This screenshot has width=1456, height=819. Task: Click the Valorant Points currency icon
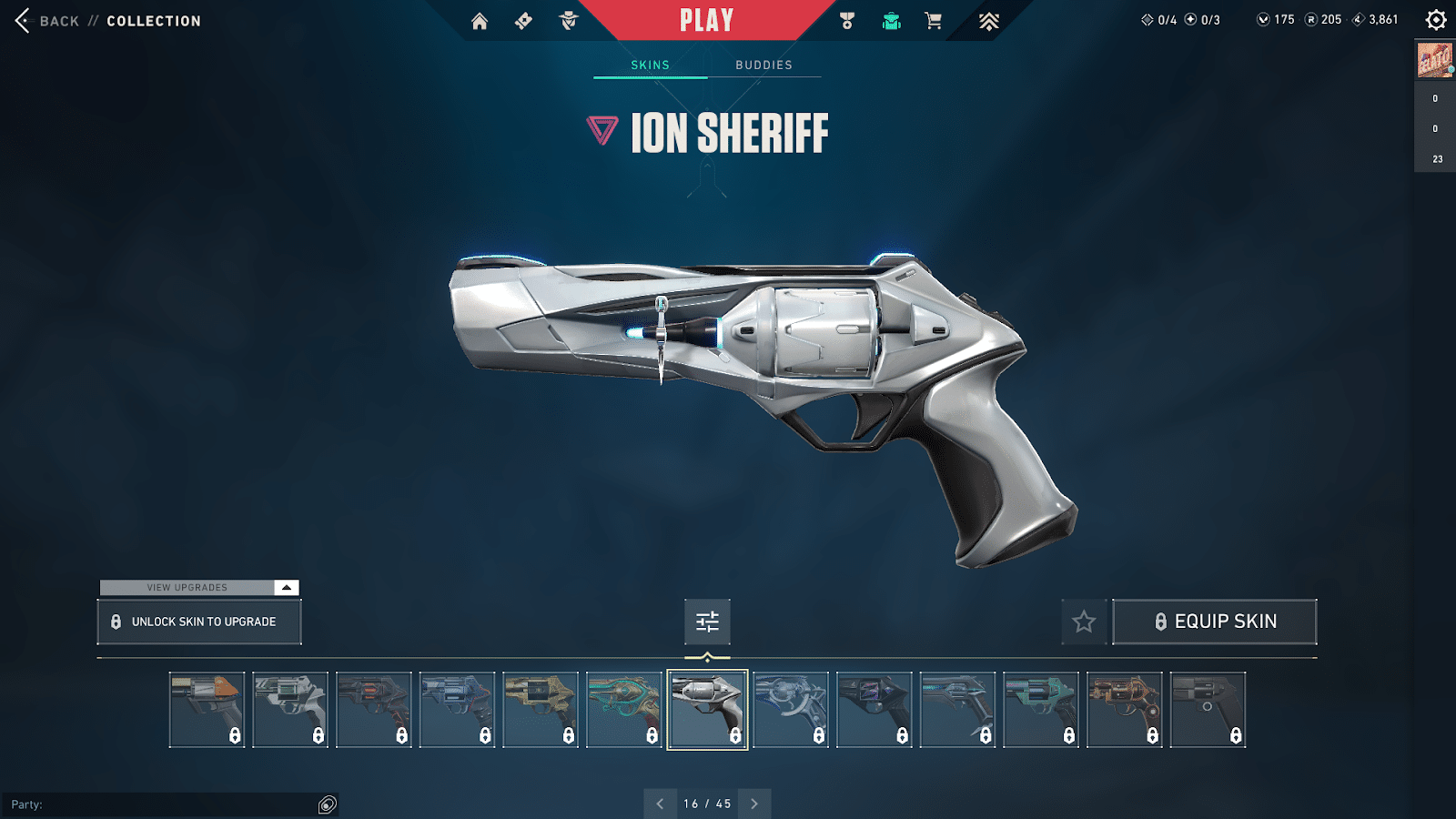pos(1264,18)
